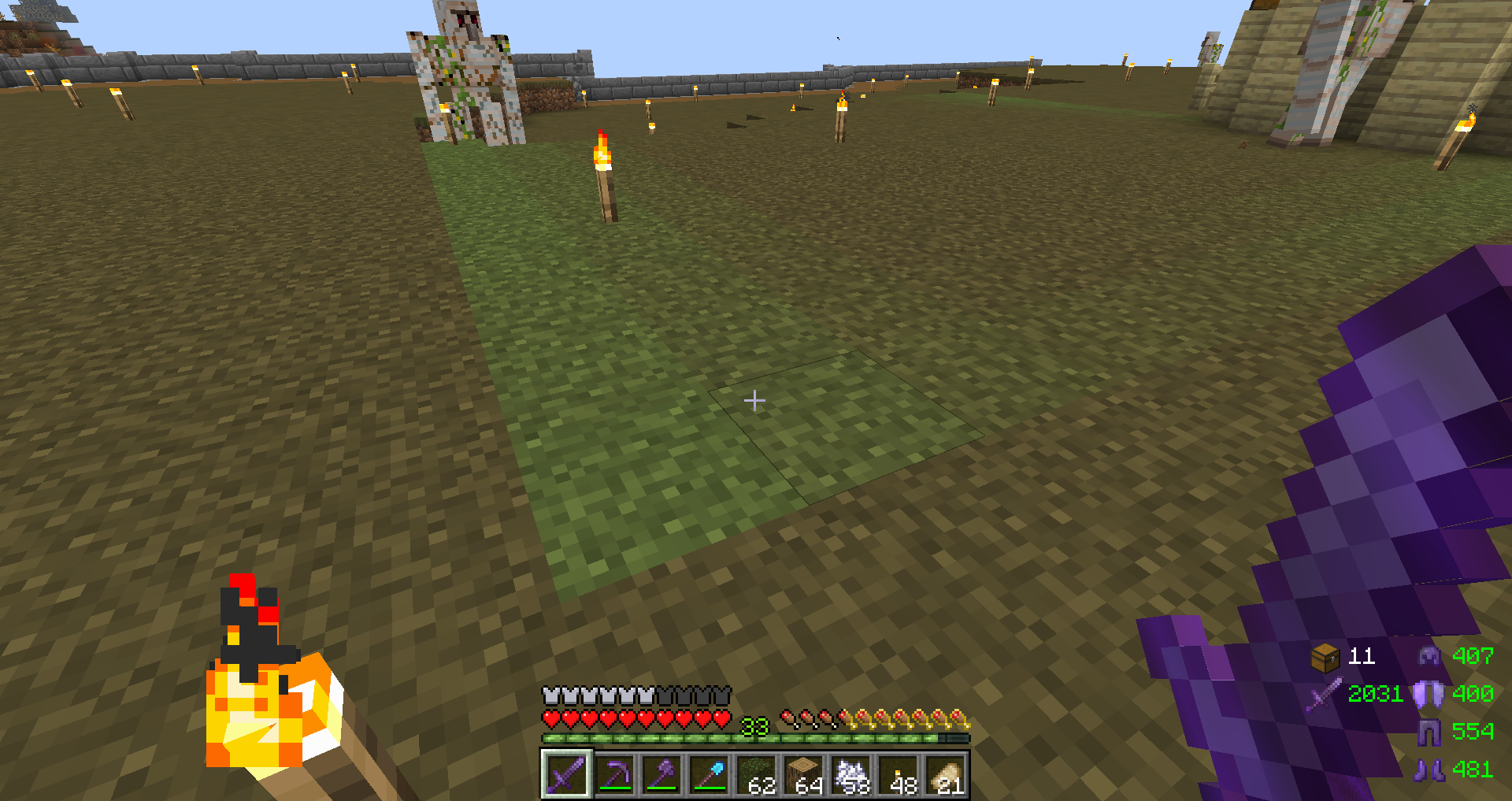
Task: Select the bread stack of 21
Action: pyautogui.click(x=947, y=775)
